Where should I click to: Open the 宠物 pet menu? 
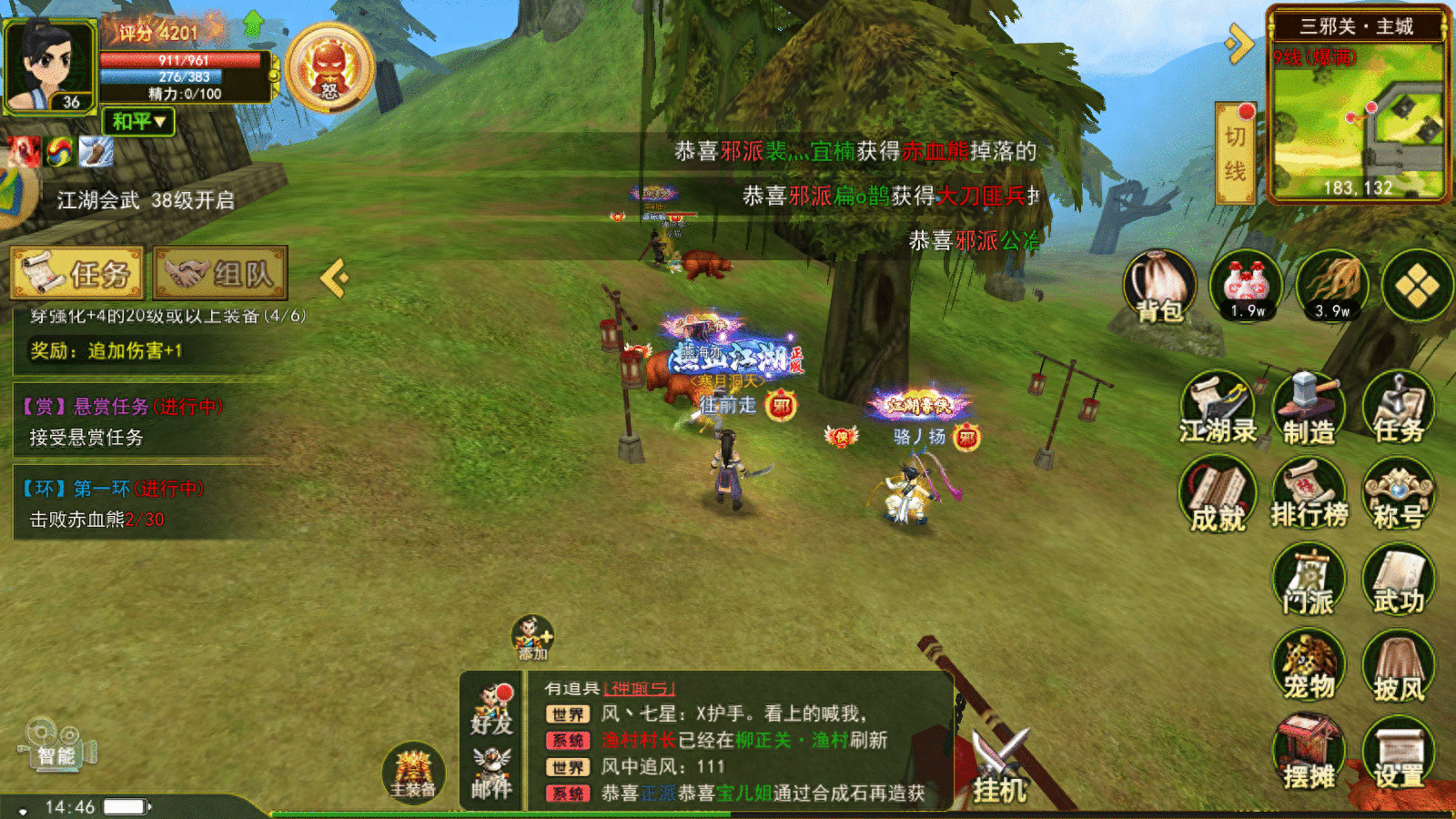pos(1309,667)
